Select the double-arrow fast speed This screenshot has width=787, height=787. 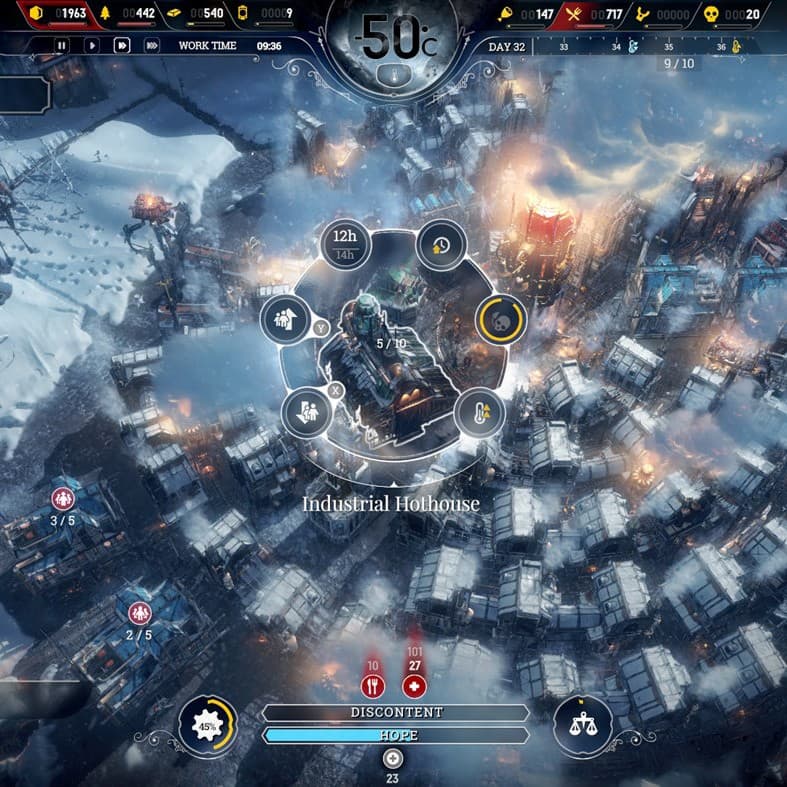(122, 45)
